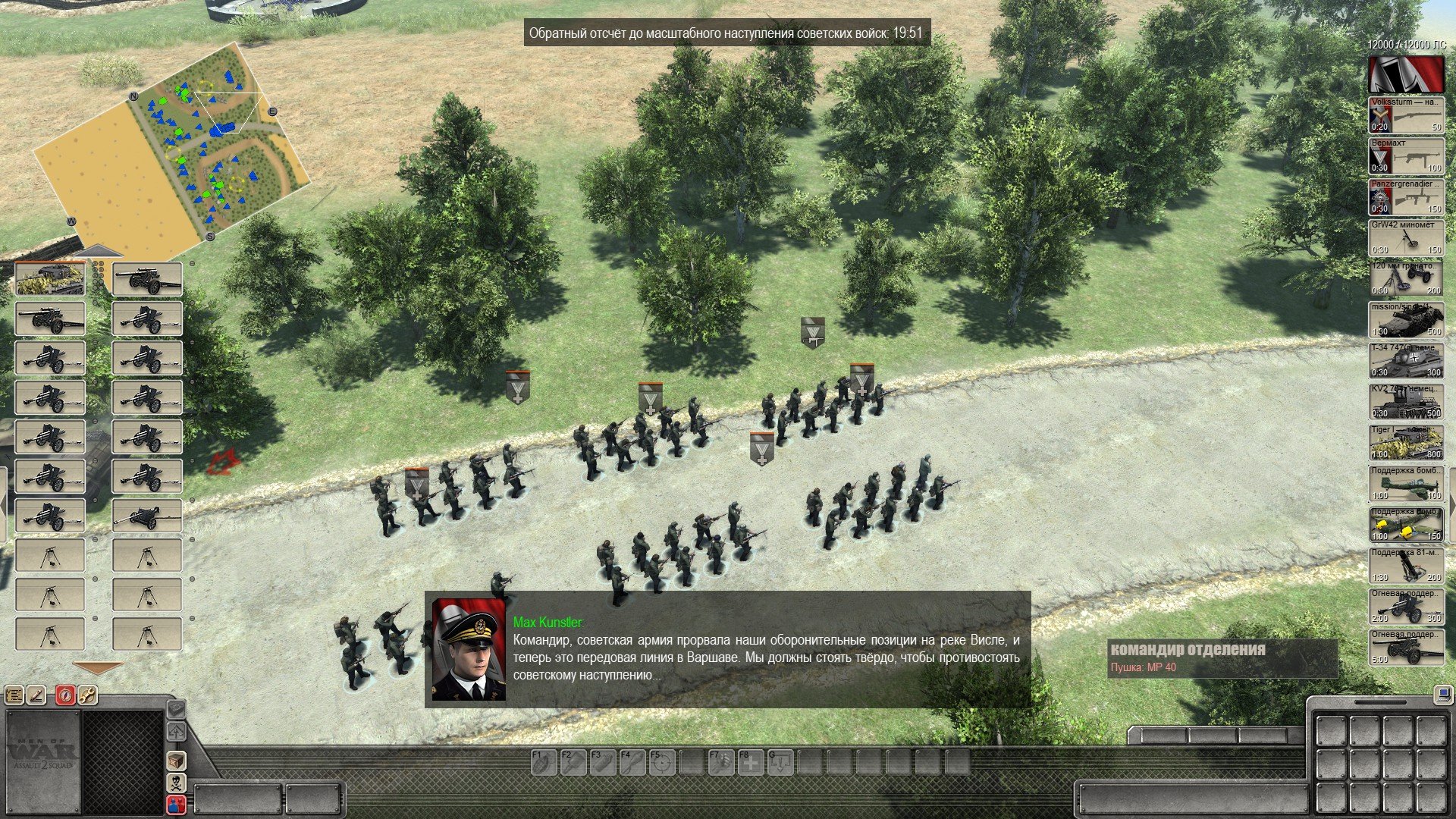
Task: Buy the KV2 heavy tank reinforcement
Action: (x=1406, y=402)
